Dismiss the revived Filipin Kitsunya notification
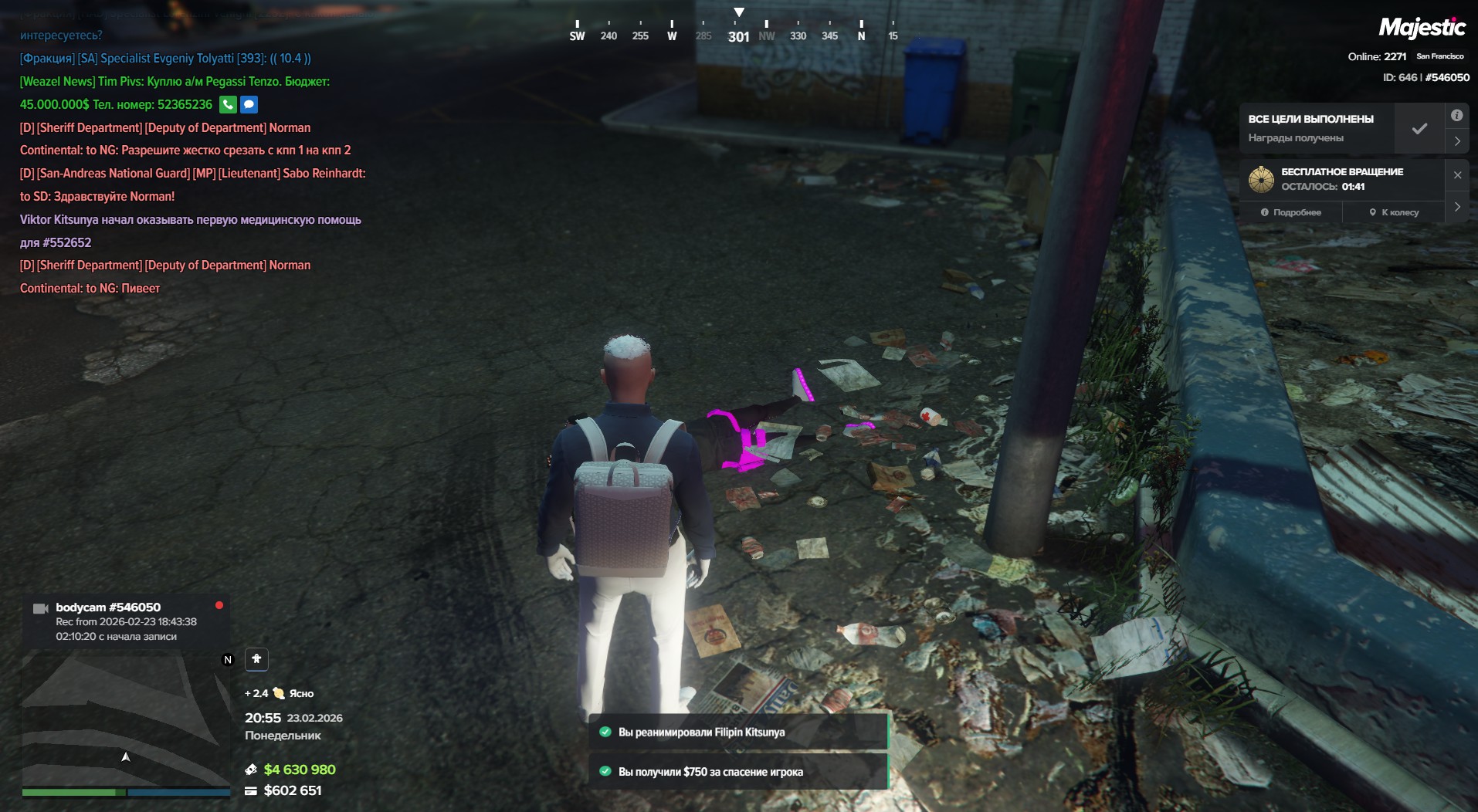 (x=738, y=732)
